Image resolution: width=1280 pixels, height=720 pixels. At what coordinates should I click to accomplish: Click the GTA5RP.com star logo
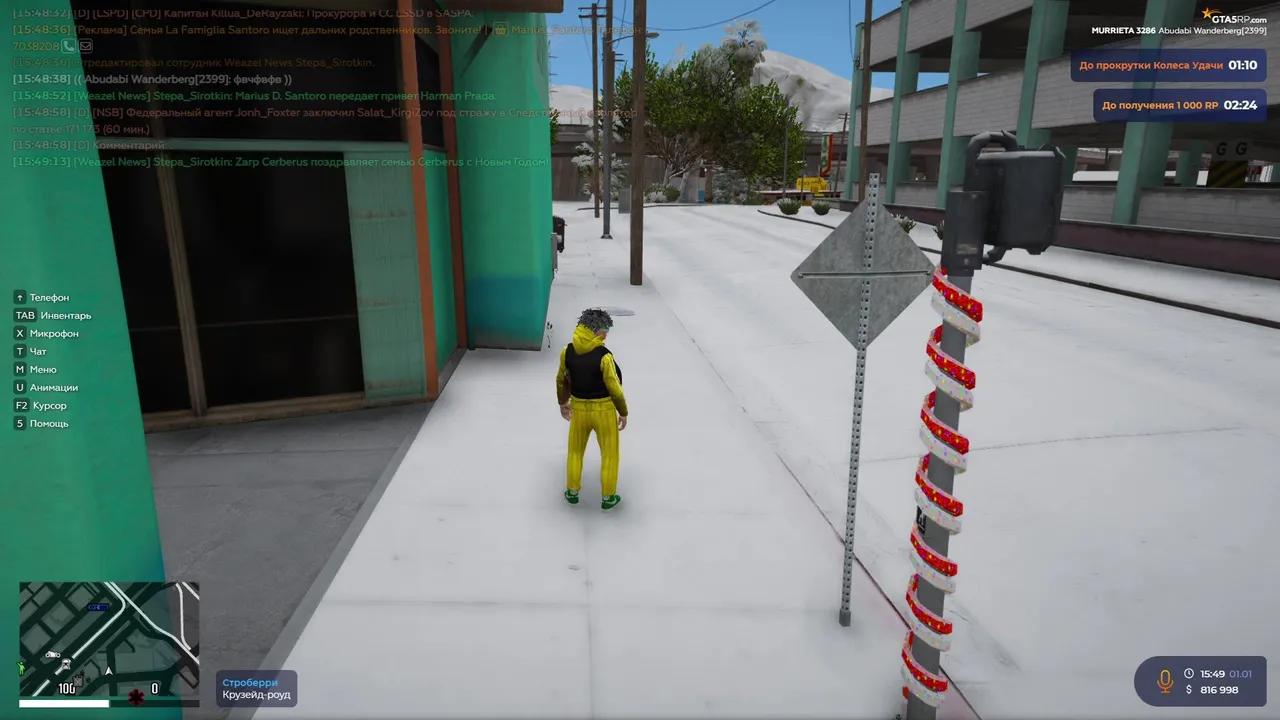click(x=1208, y=15)
